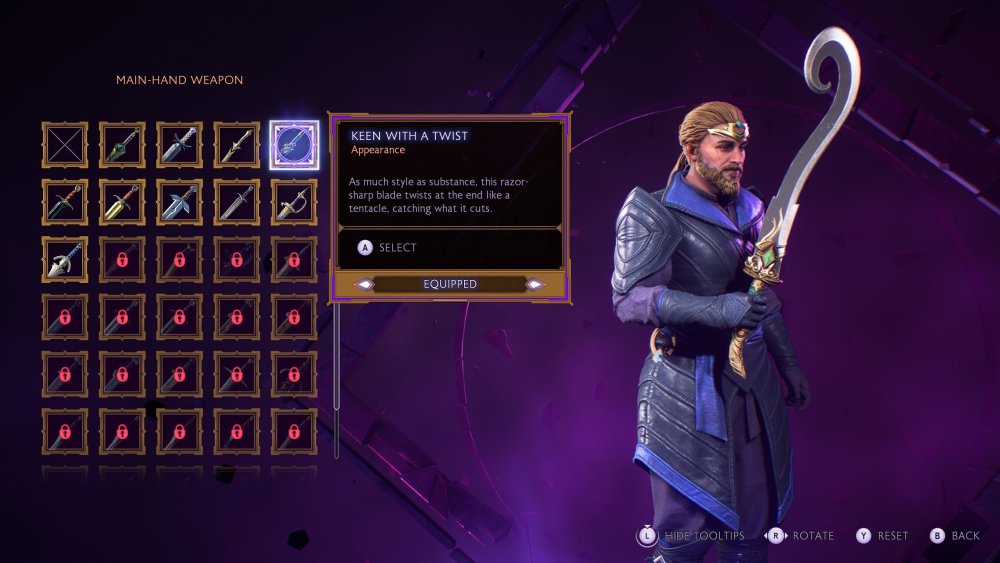Click the Equipped status bar
The width and height of the screenshot is (1000, 563).
coord(449,284)
